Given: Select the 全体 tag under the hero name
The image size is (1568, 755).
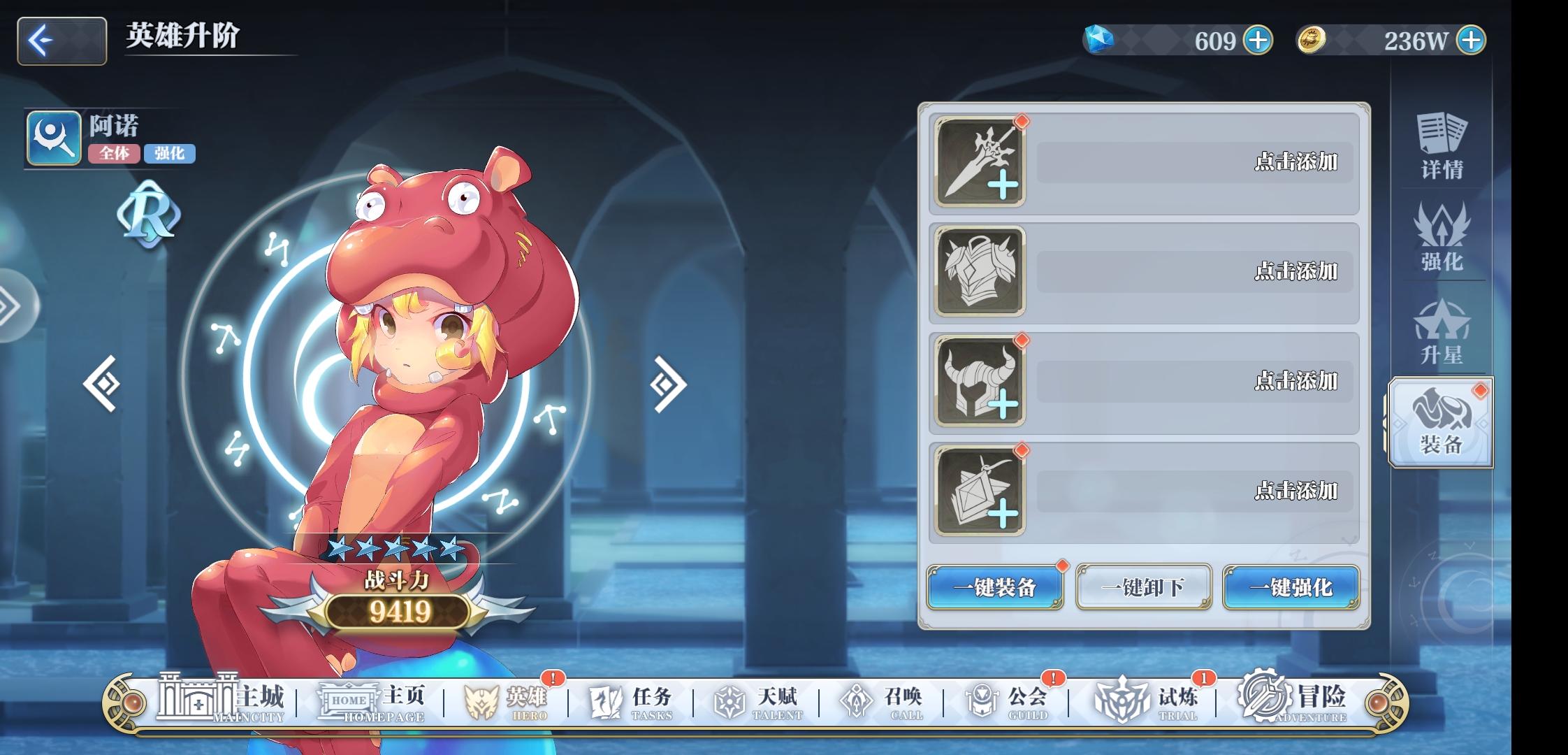Looking at the screenshot, I should click(x=114, y=154).
